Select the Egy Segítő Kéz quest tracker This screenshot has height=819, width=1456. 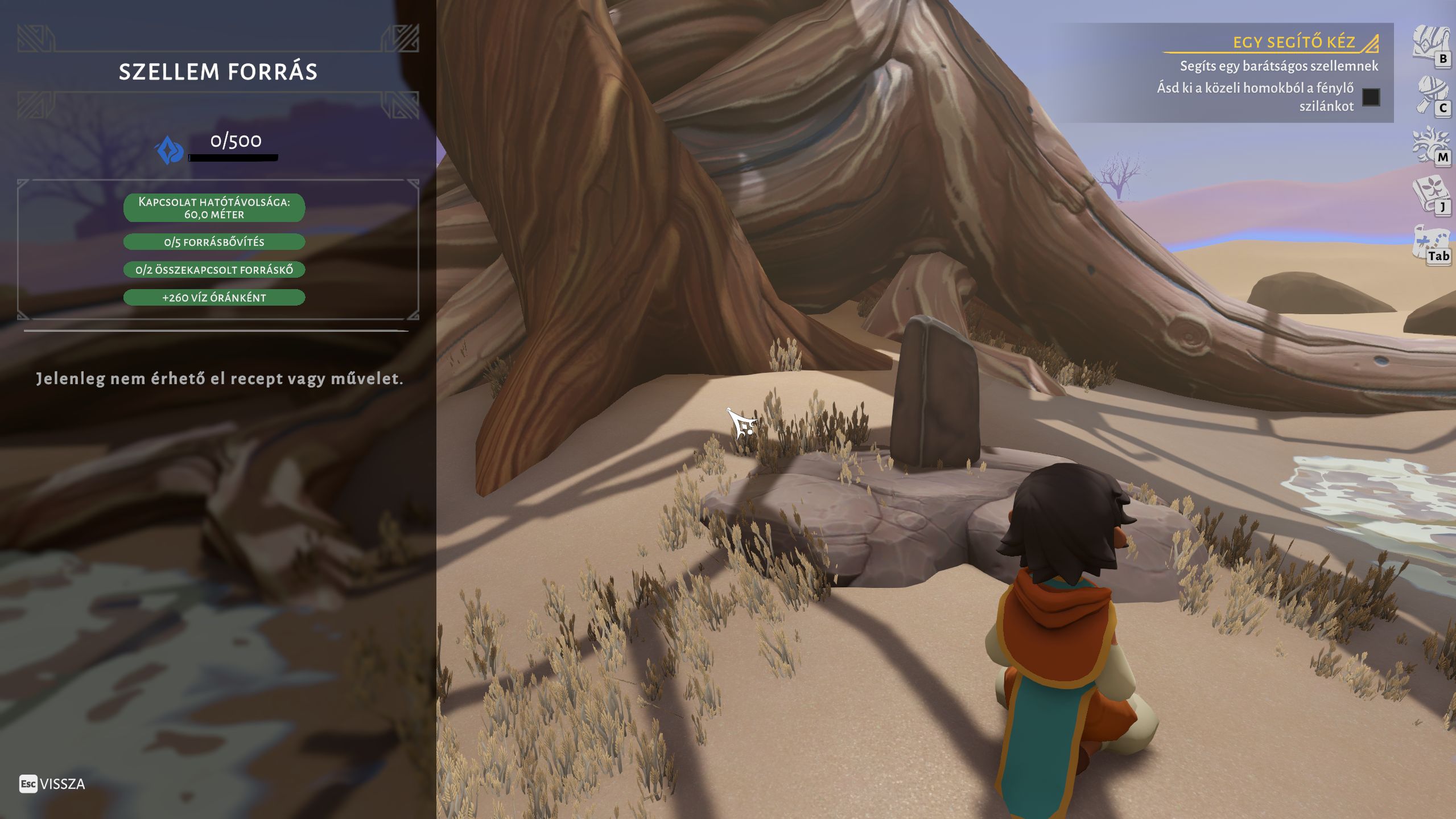pos(1293,42)
